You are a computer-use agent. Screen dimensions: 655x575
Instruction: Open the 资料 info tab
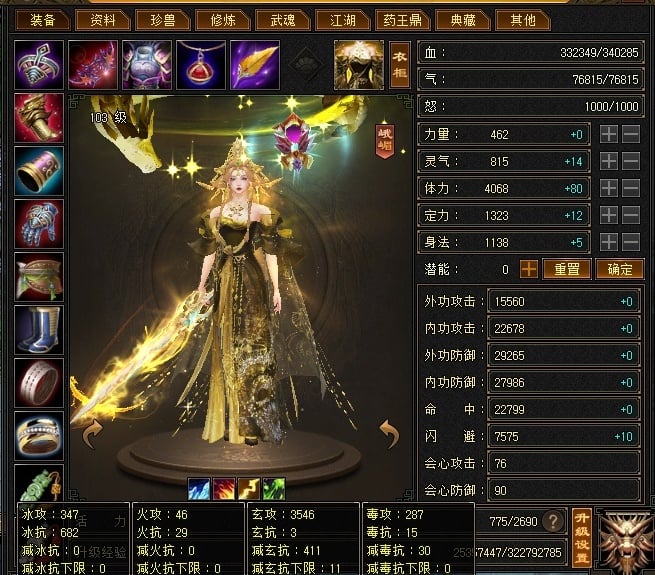coord(102,19)
